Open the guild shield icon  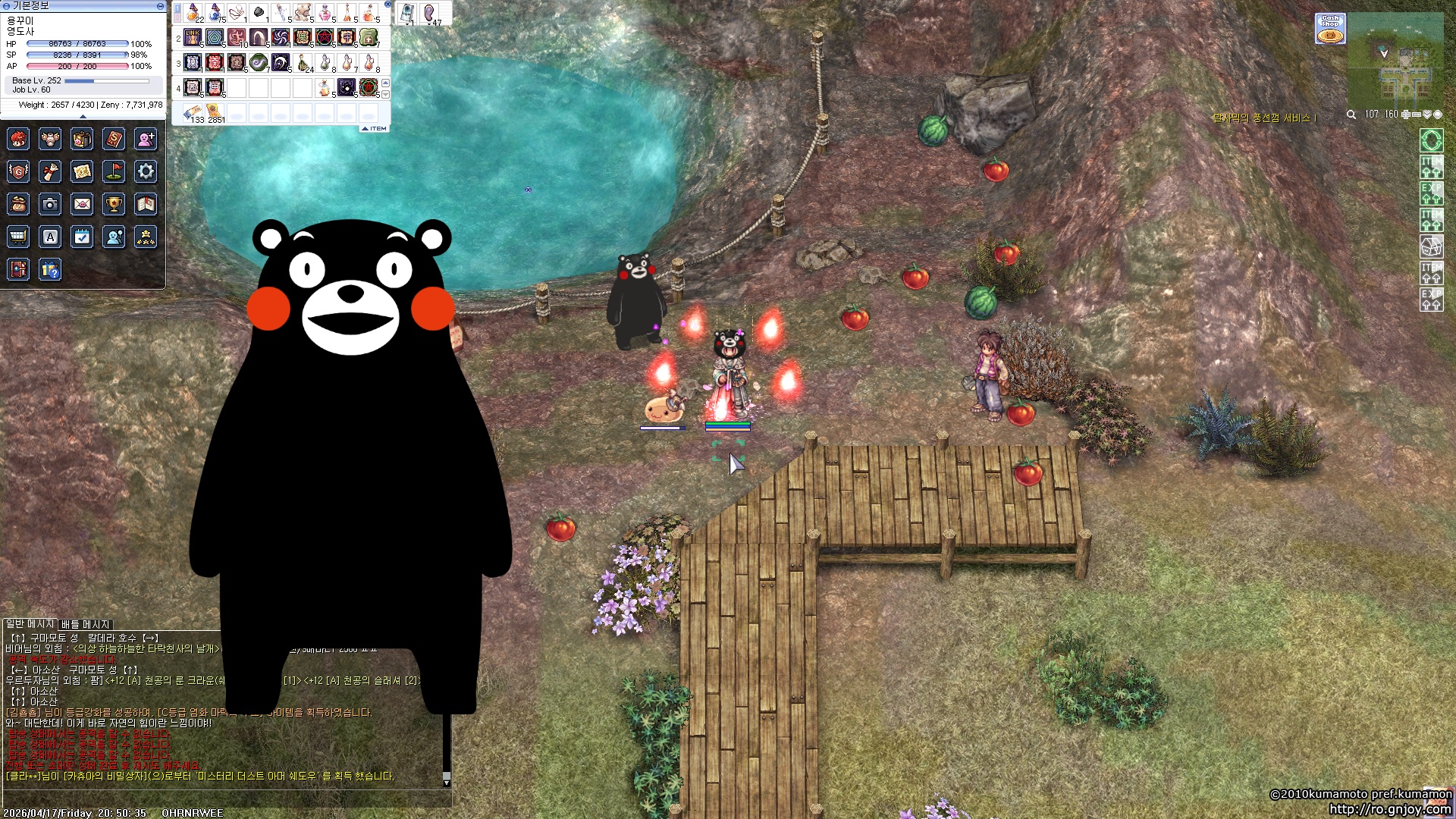[18, 171]
